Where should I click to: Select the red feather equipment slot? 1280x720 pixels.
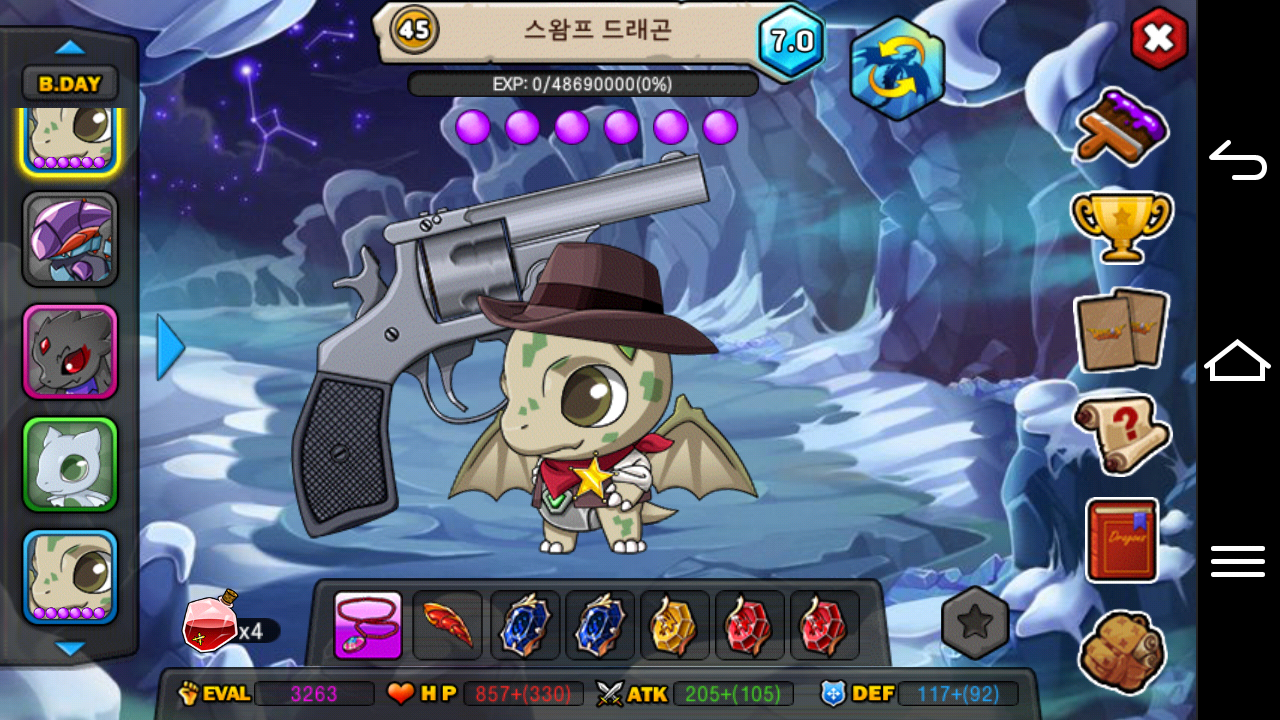tap(447, 626)
